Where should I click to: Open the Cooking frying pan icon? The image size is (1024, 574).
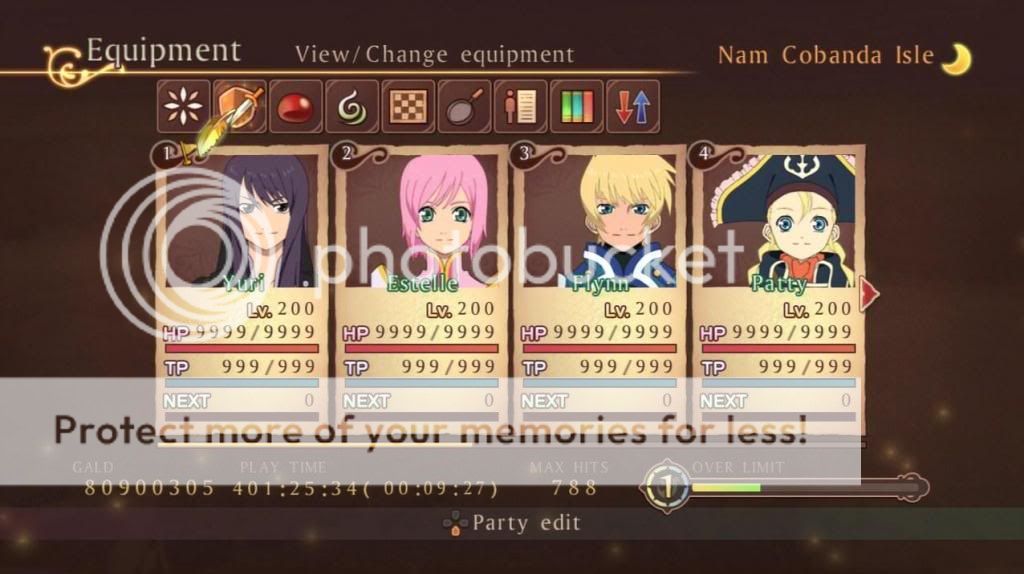(464, 107)
